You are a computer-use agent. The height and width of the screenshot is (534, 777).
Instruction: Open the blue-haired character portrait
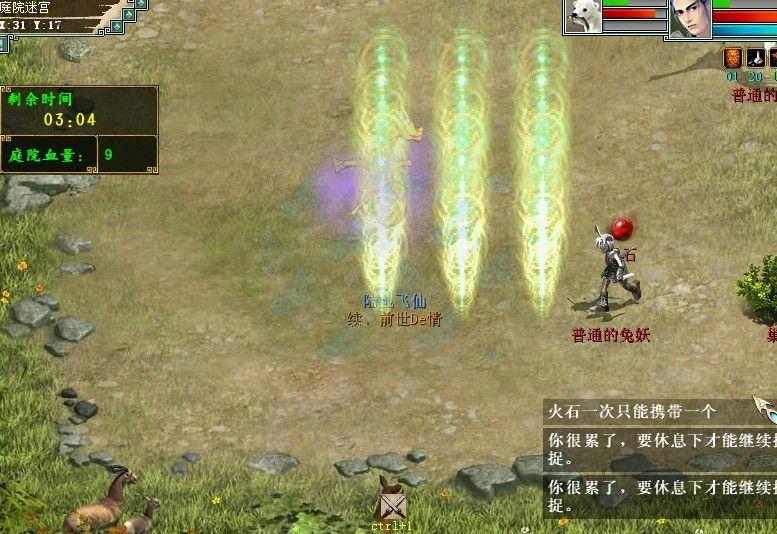pos(690,19)
